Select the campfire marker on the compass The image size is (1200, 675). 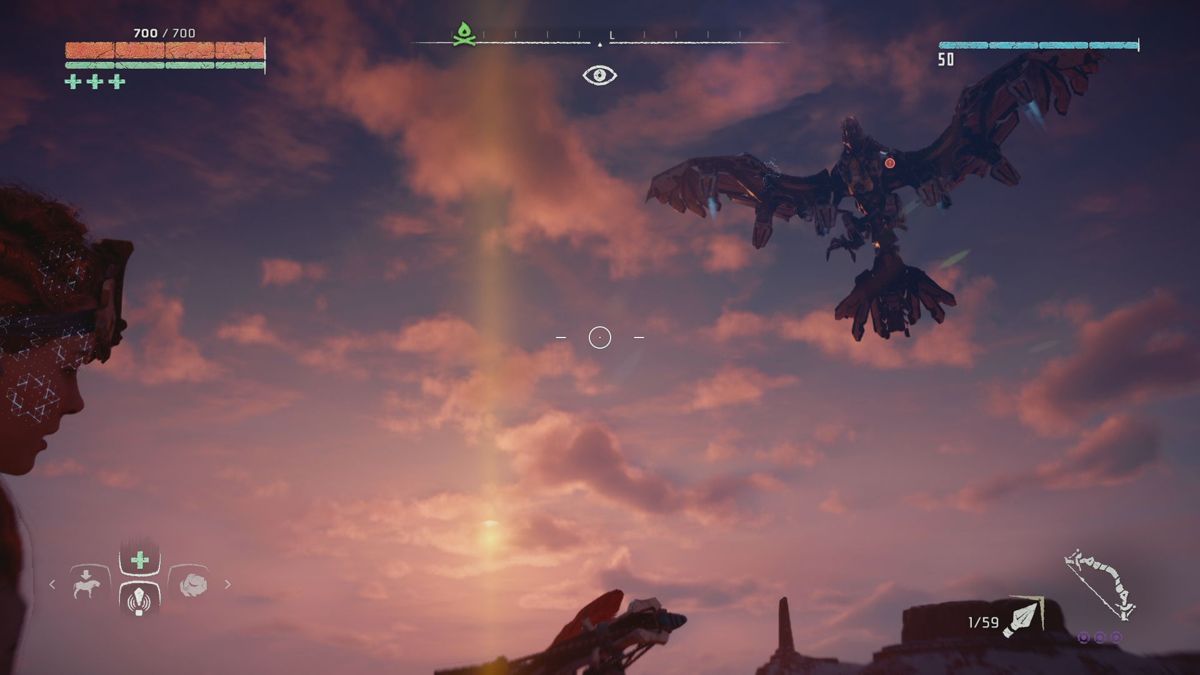point(464,35)
